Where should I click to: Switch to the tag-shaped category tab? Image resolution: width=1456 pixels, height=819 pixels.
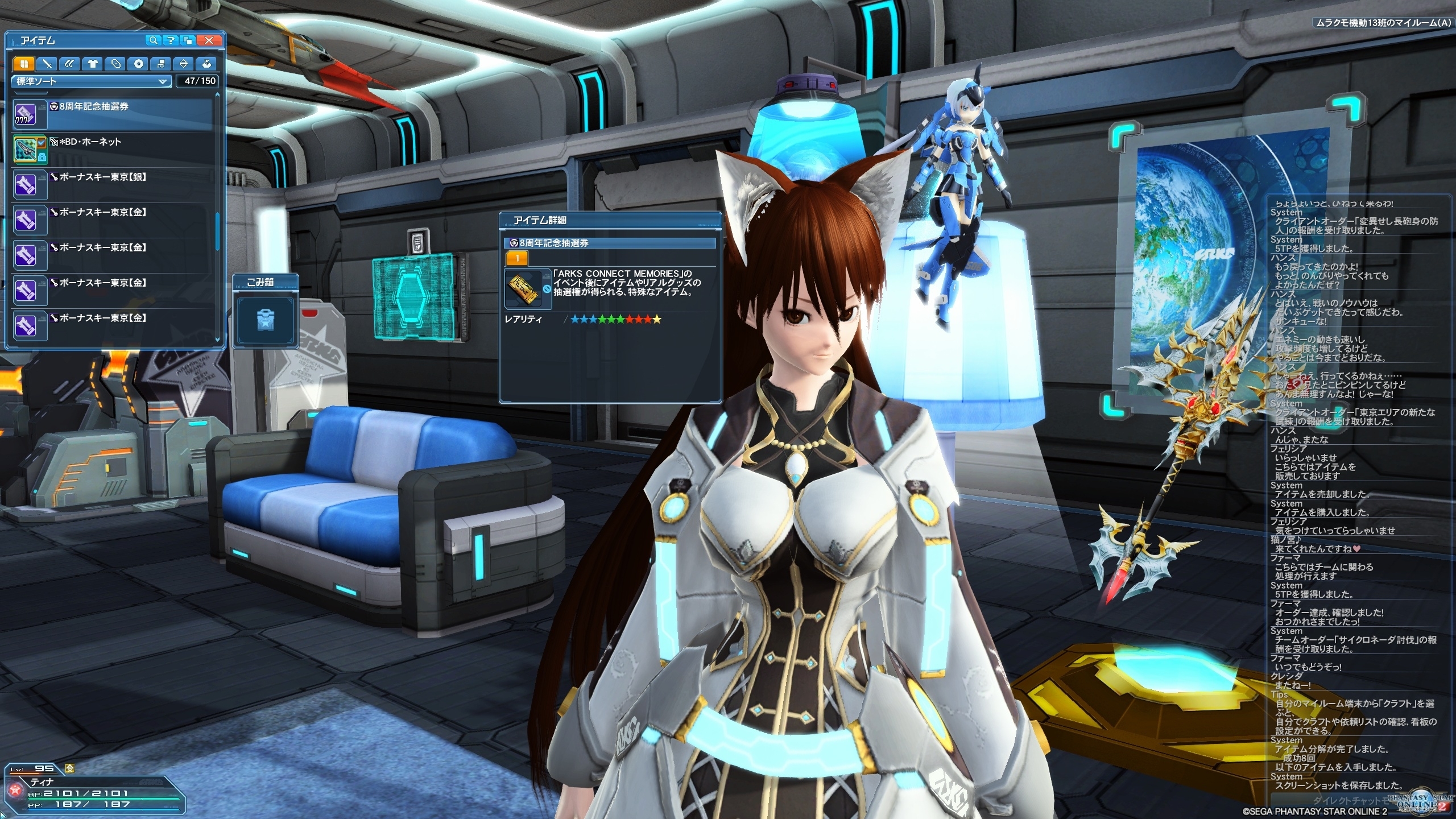click(x=115, y=64)
